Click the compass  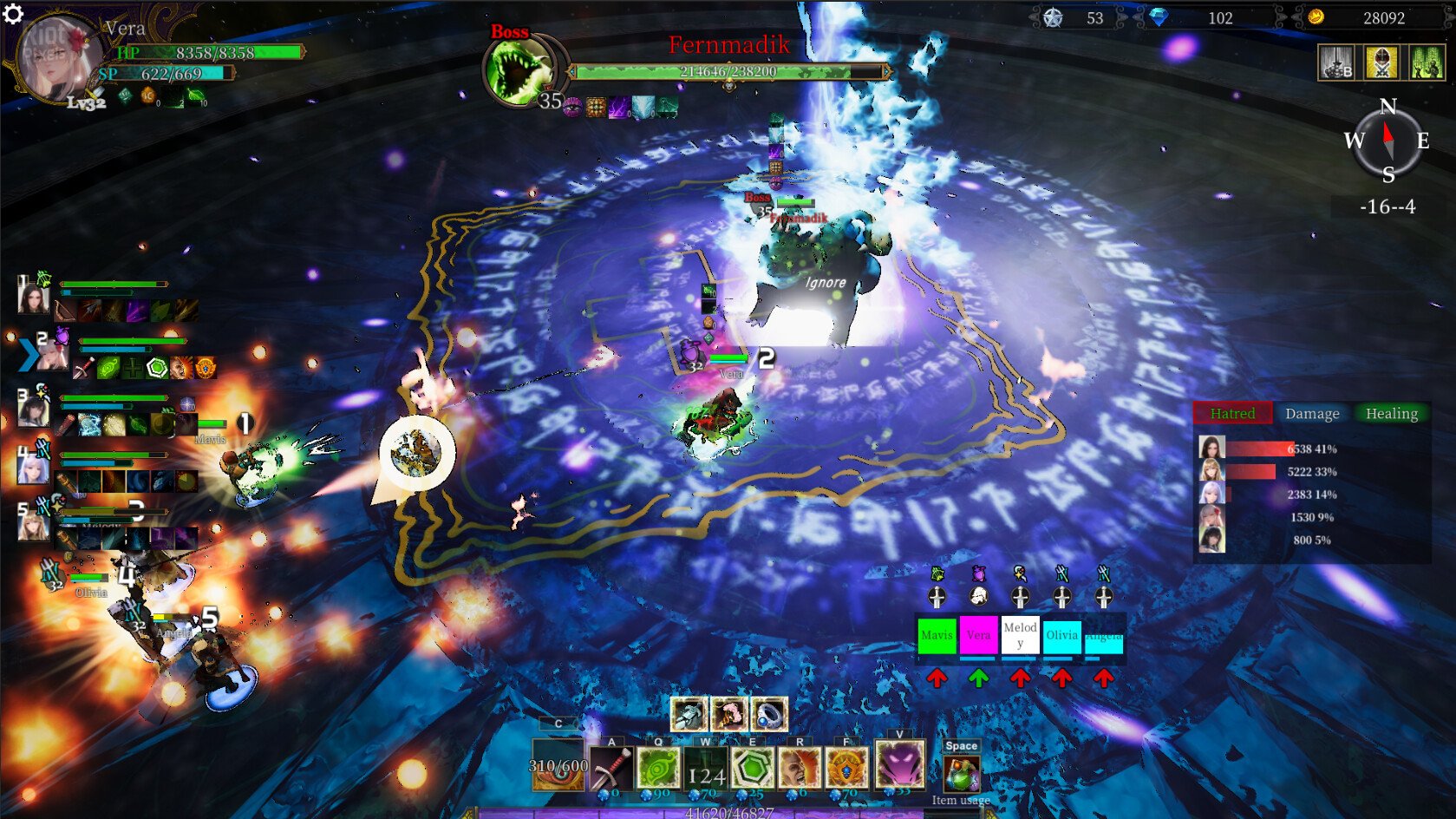pos(1387,141)
